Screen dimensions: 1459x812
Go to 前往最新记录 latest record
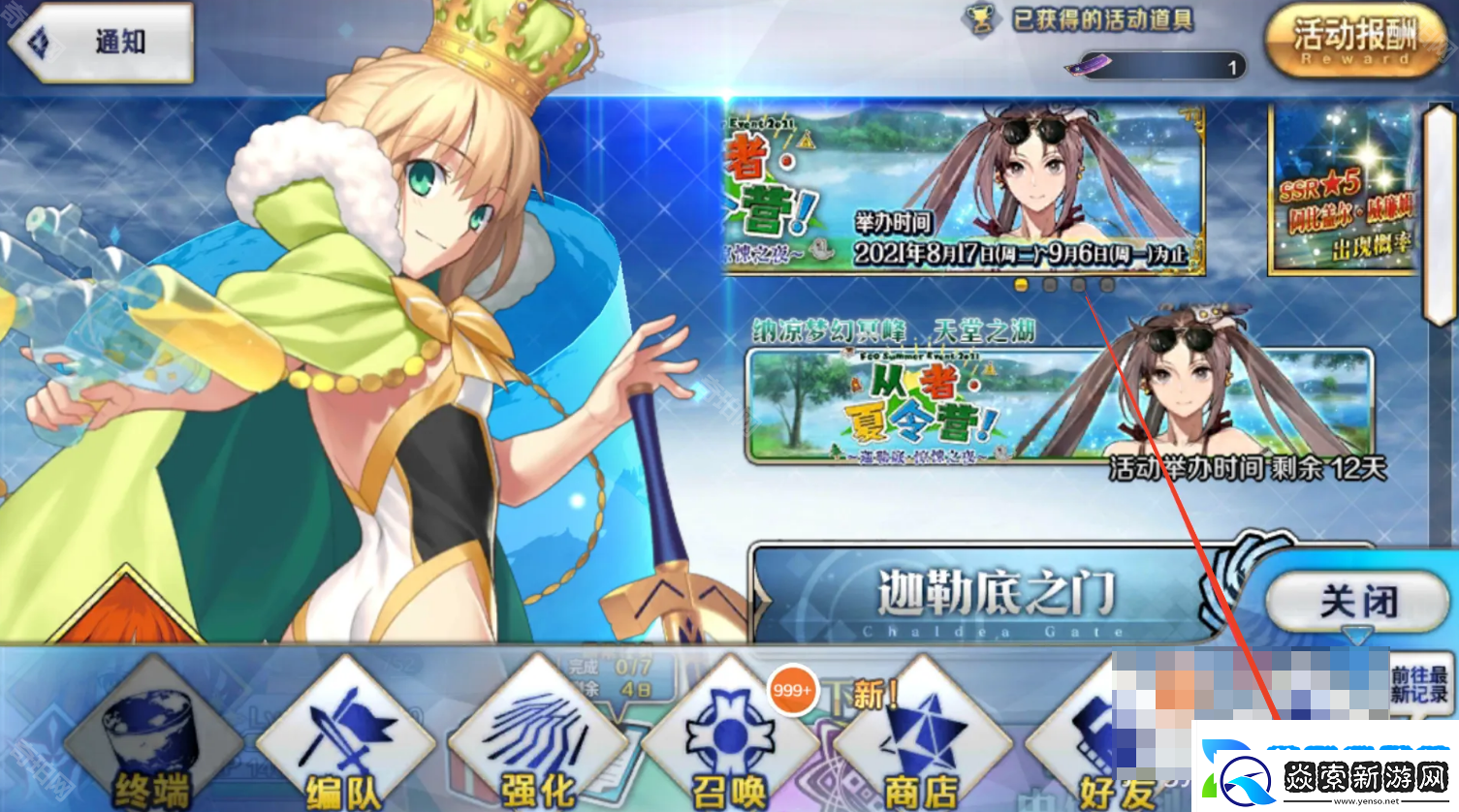coord(1418,684)
